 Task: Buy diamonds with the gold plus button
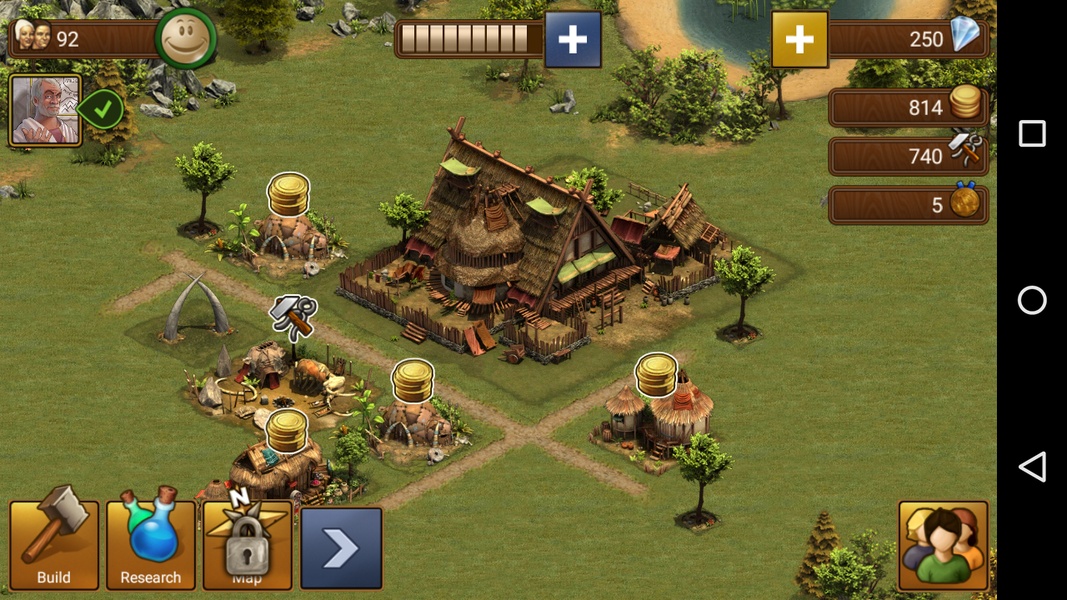[799, 40]
